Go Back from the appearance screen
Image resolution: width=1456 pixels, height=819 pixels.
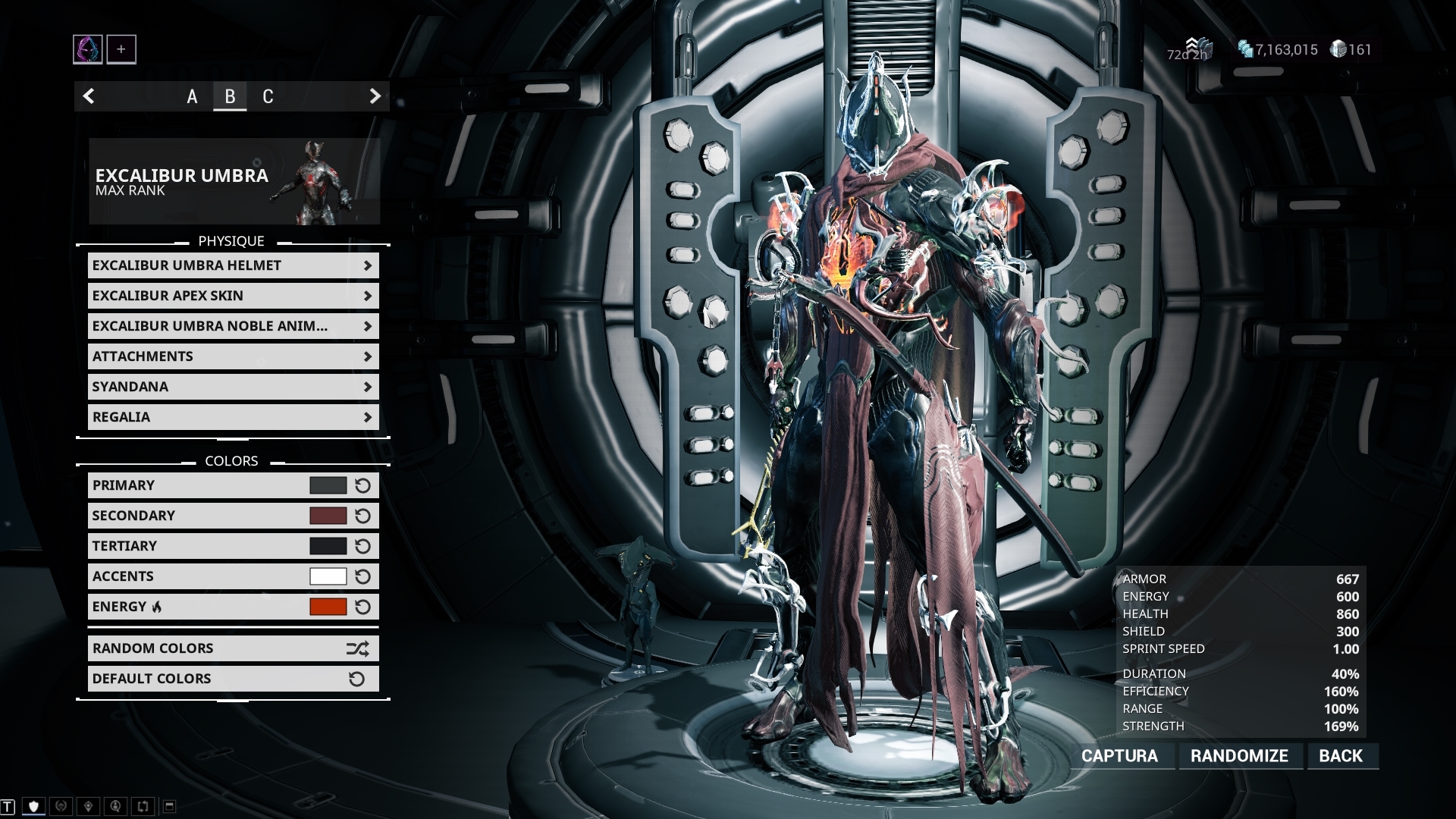pos(1341,756)
